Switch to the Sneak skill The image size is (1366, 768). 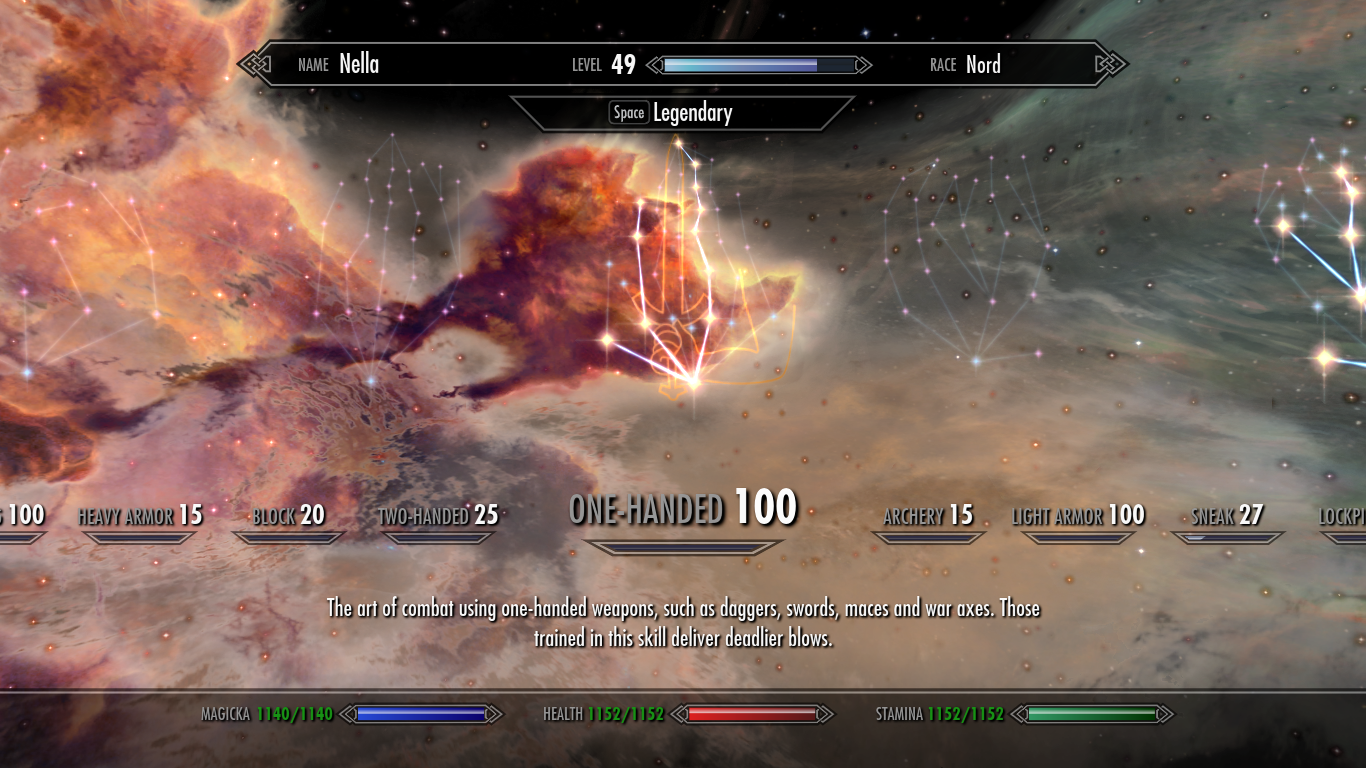[1227, 516]
